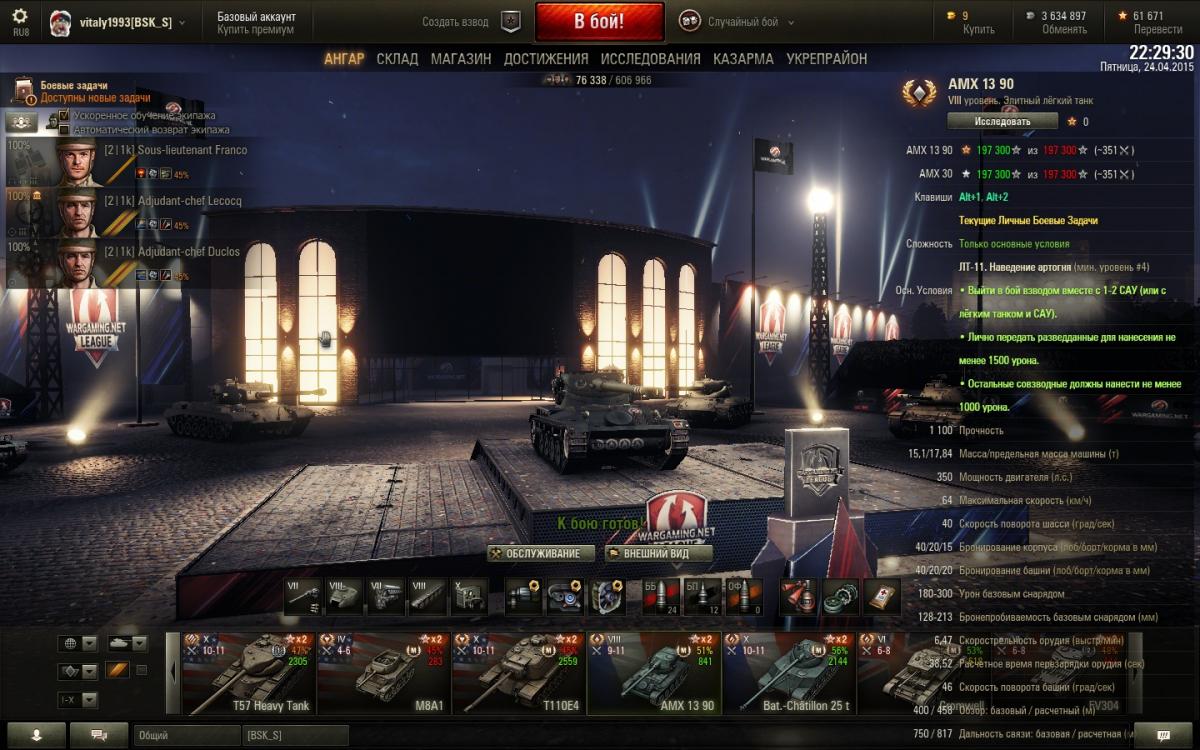Switch to the СКЛАД tab

pyautogui.click(x=397, y=59)
